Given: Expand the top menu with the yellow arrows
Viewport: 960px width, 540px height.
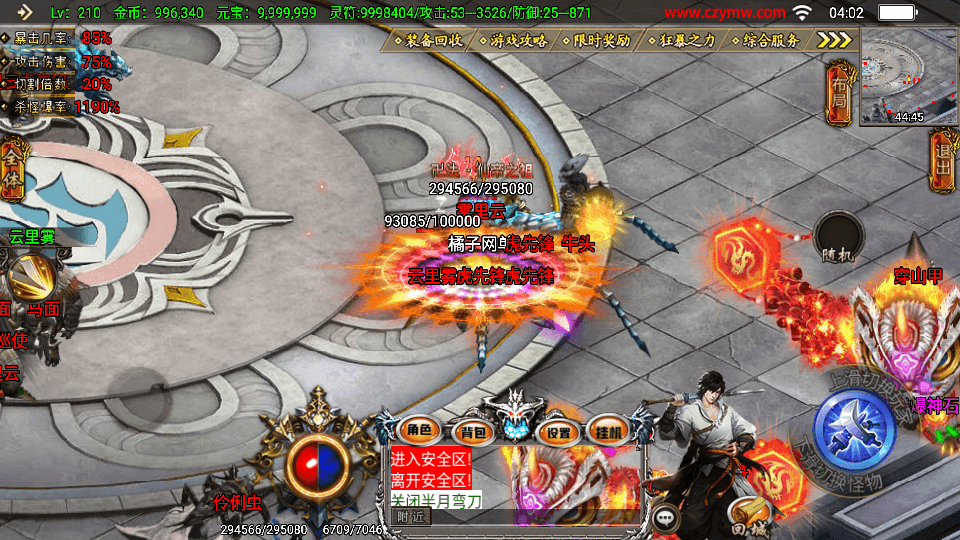Looking at the screenshot, I should pos(833,39).
